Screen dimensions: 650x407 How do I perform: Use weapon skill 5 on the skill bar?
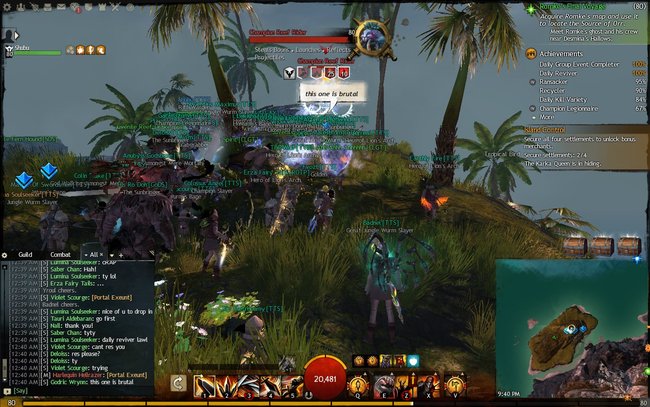(x=293, y=385)
